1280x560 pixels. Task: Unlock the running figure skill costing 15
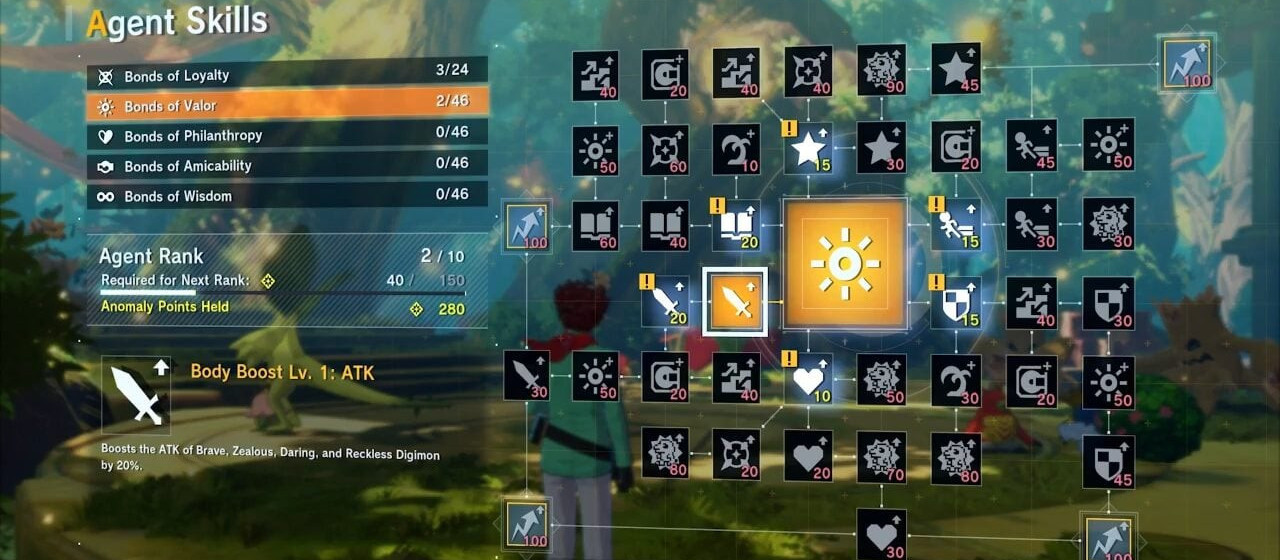[955, 225]
